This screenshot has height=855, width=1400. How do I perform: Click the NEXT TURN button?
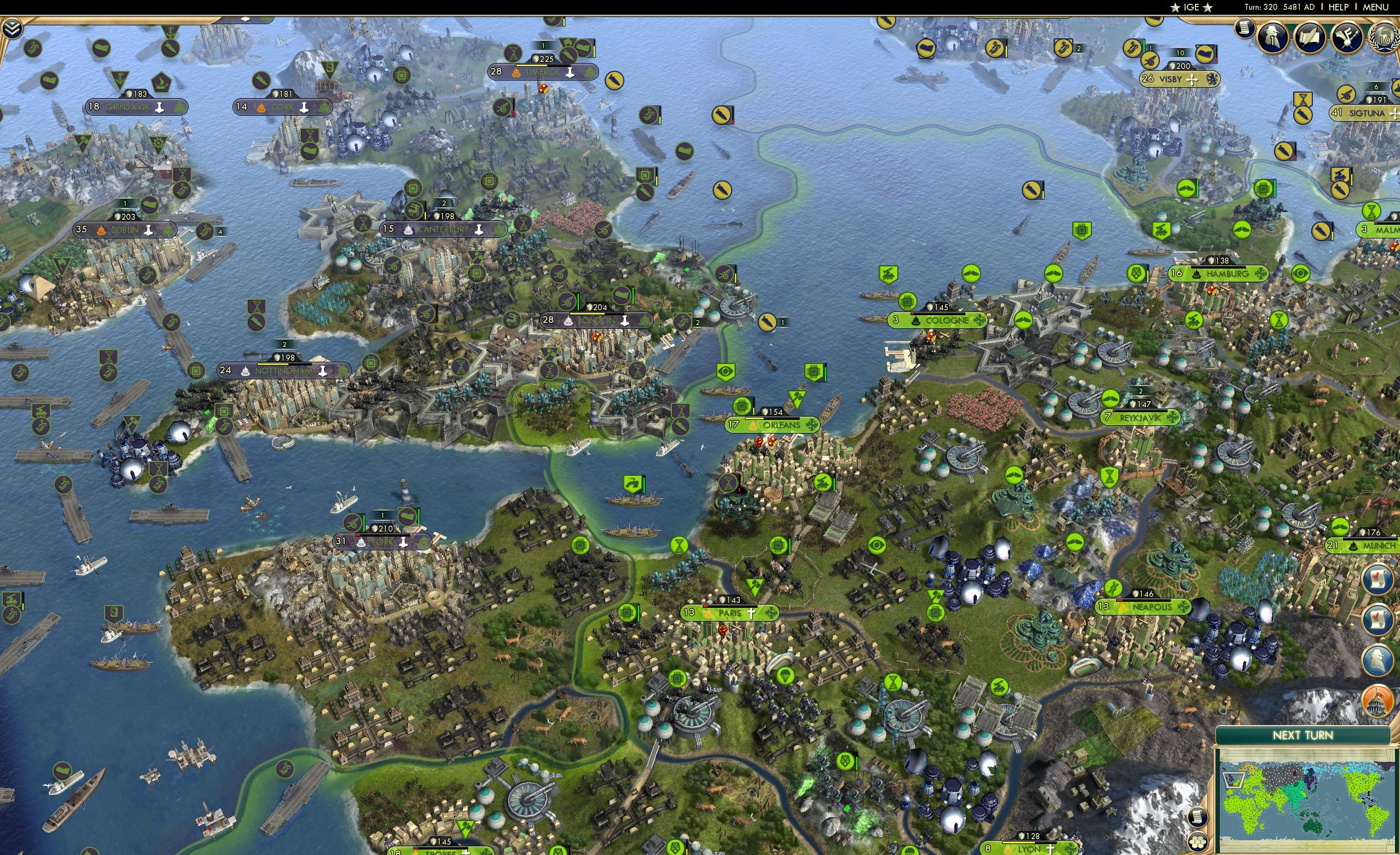[x=1302, y=735]
